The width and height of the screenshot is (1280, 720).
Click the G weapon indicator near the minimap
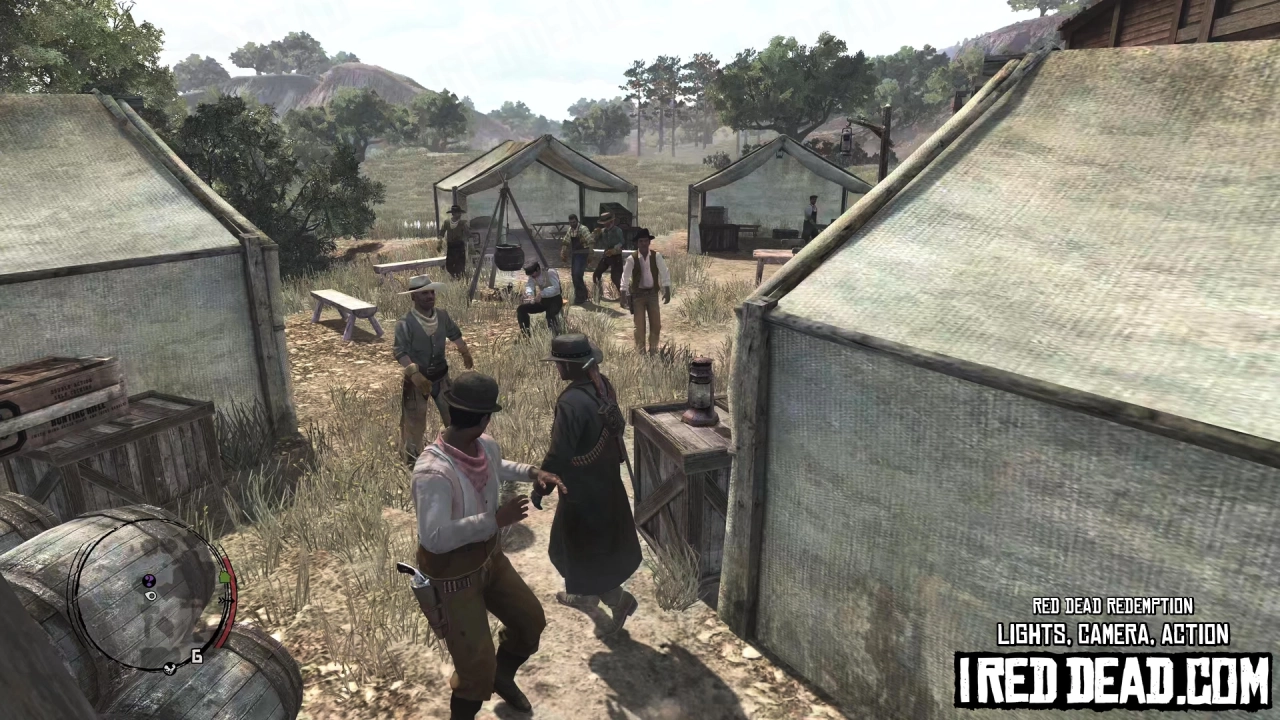[195, 654]
